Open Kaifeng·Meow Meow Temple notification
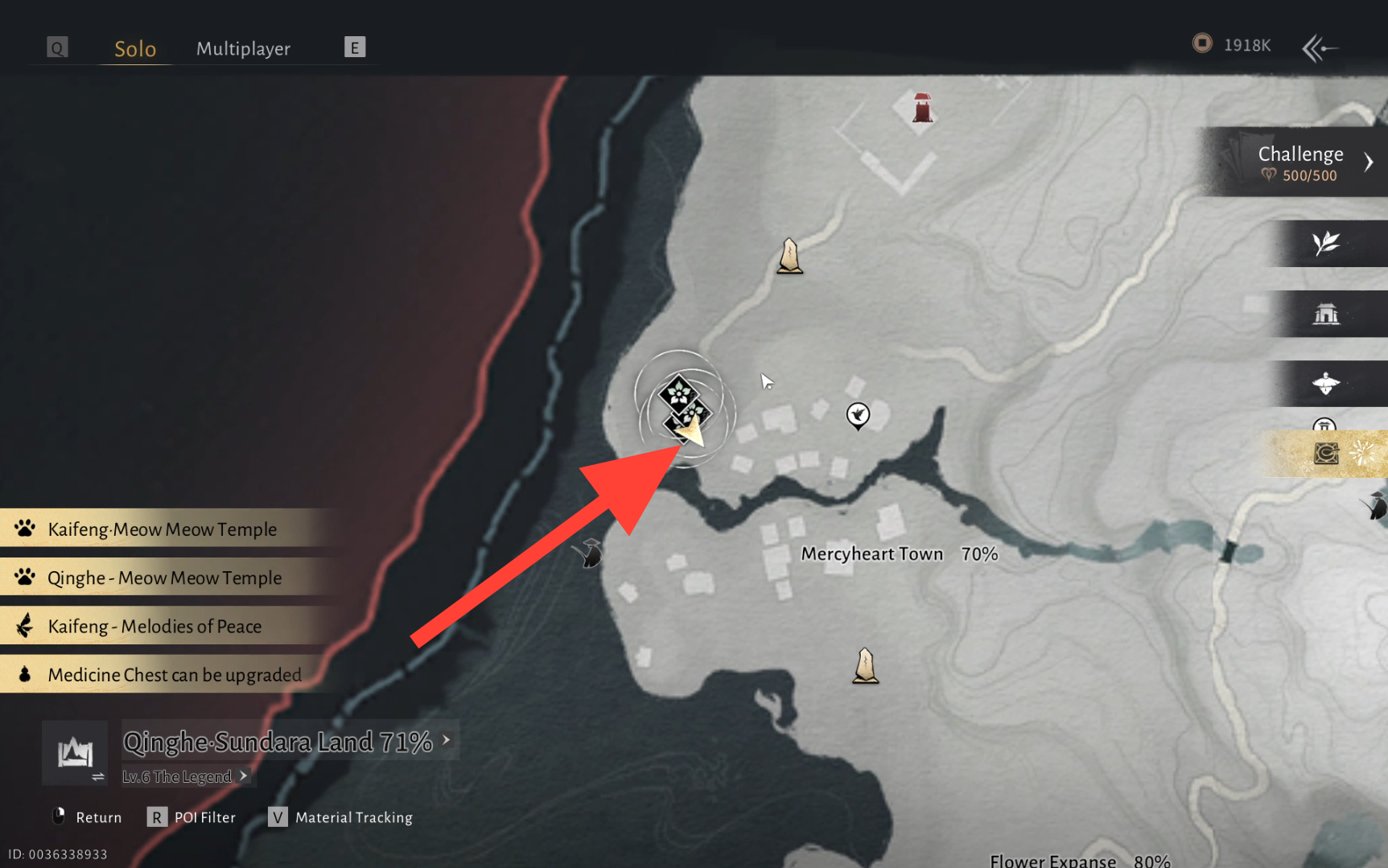Screen dimensions: 1388x868 point(162,529)
